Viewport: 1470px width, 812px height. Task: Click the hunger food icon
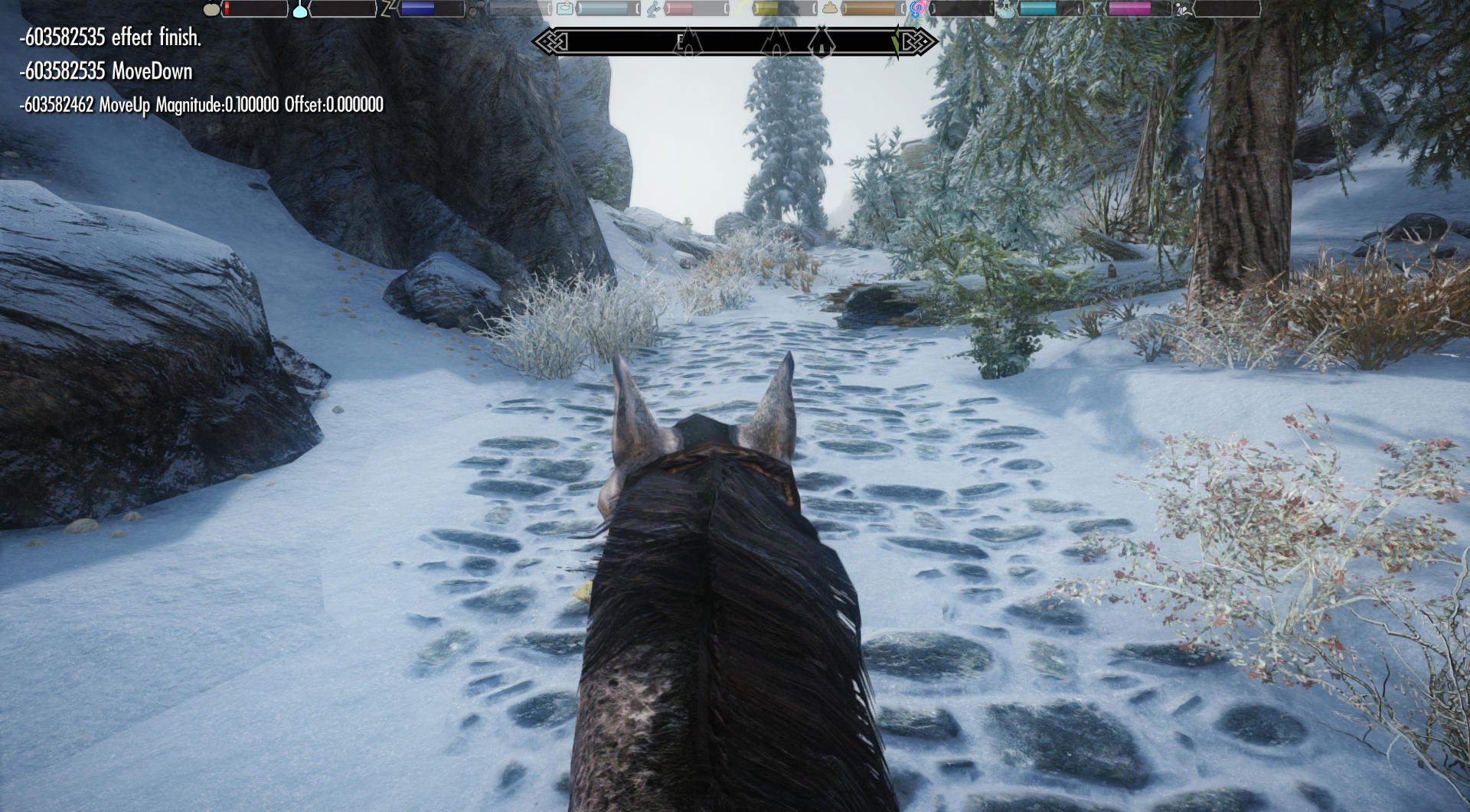[211, 9]
